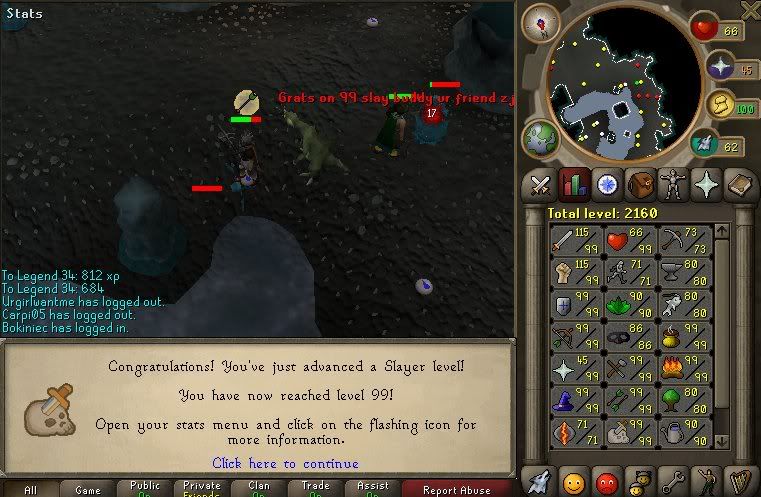Open the Friends List smiley tab
761x497 pixels.
[x=574, y=481]
